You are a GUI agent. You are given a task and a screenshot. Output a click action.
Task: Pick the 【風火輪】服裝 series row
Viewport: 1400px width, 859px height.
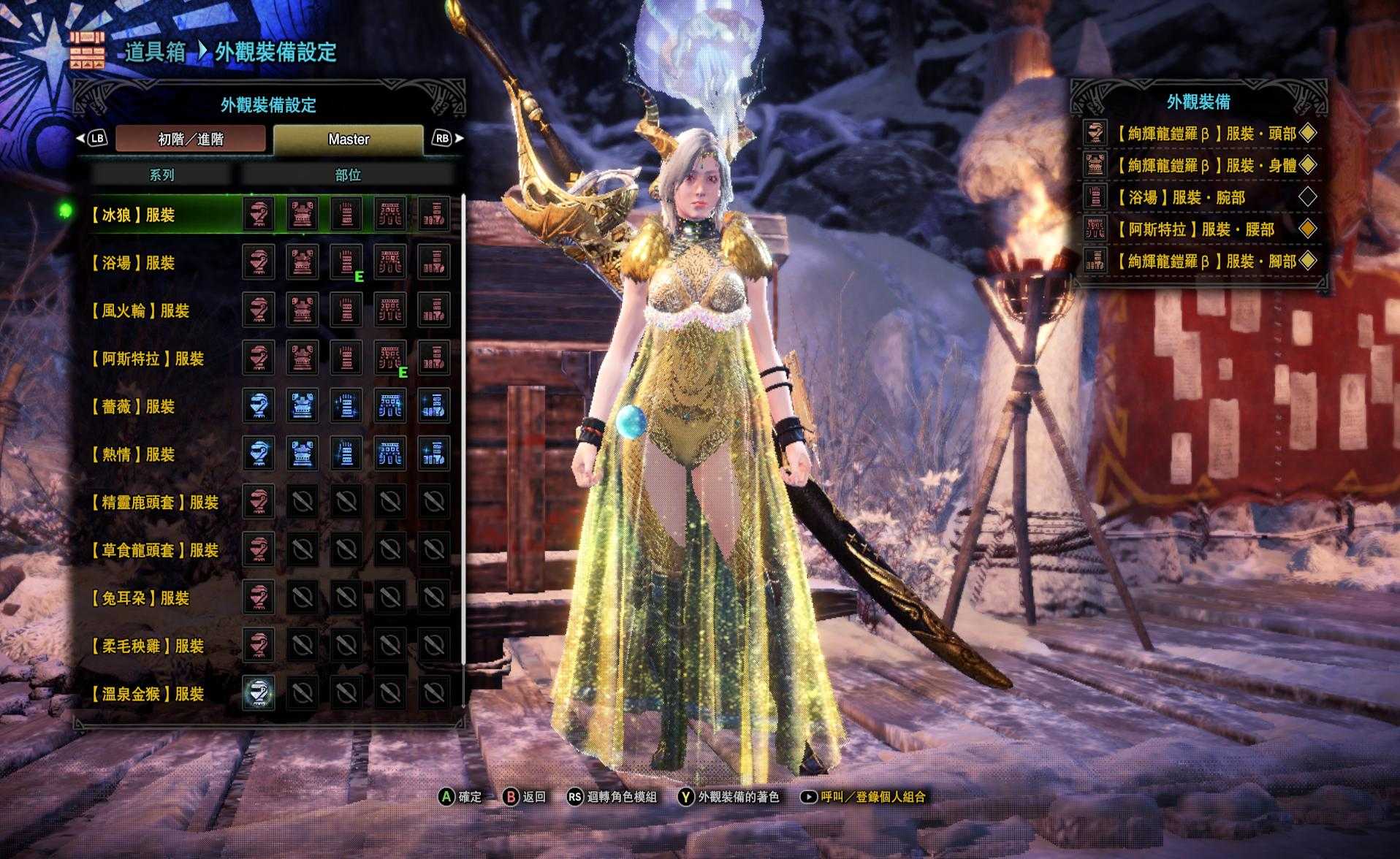click(x=139, y=311)
